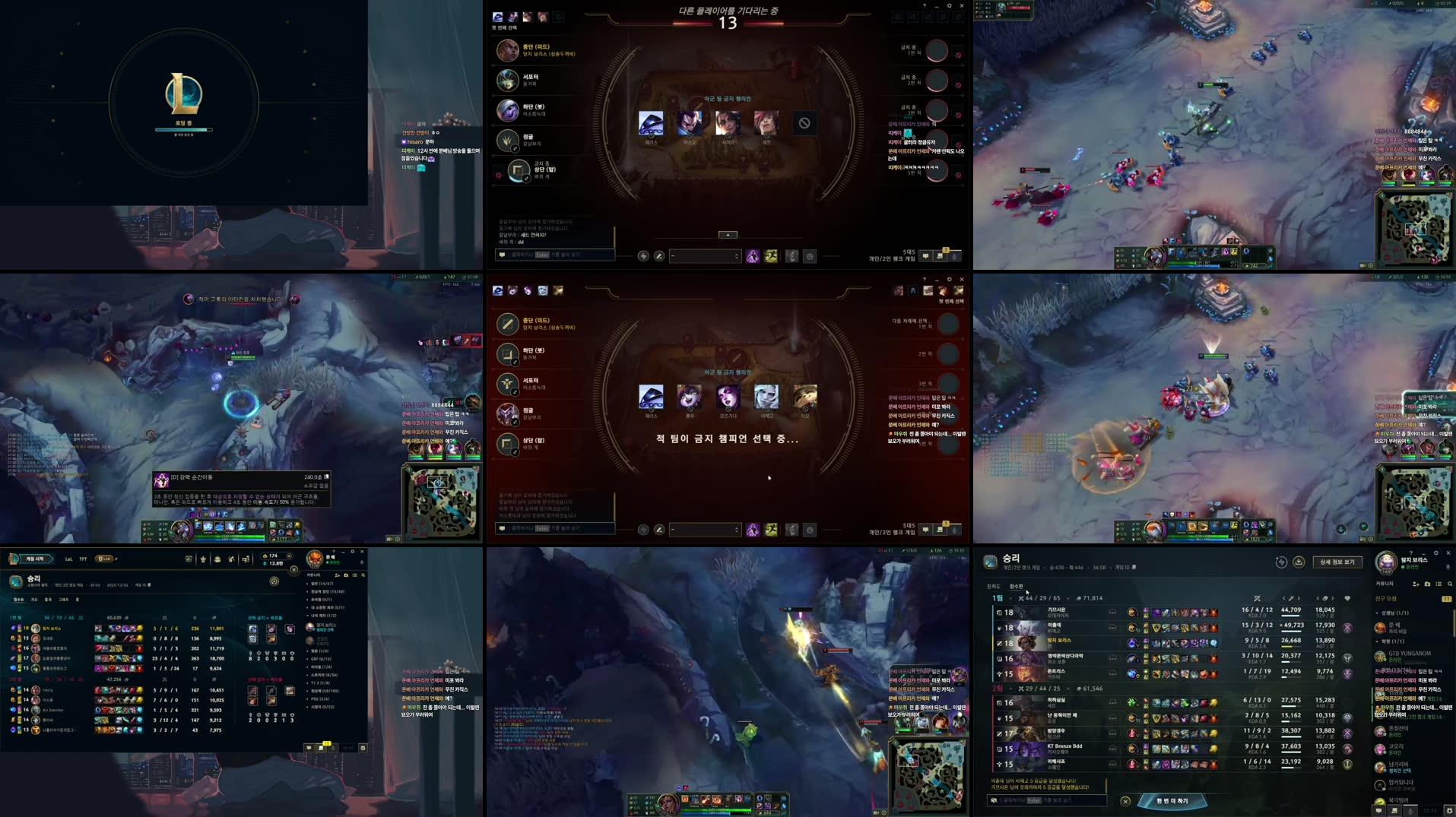
Task: Click the Flash summoner spell icon in champ select
Action: click(x=772, y=256)
